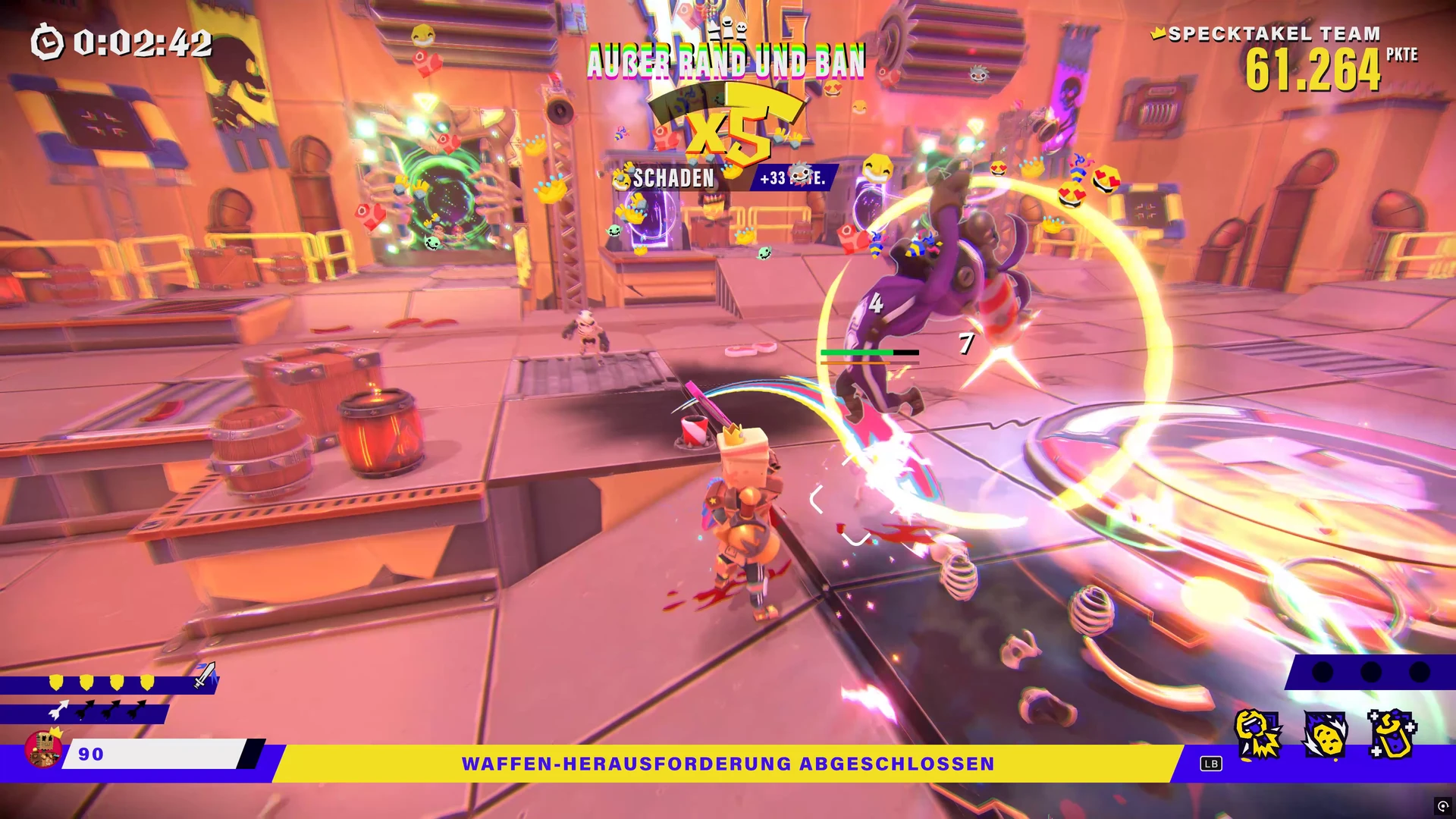
Task: Click the player character portrait with crown
Action: tap(43, 748)
